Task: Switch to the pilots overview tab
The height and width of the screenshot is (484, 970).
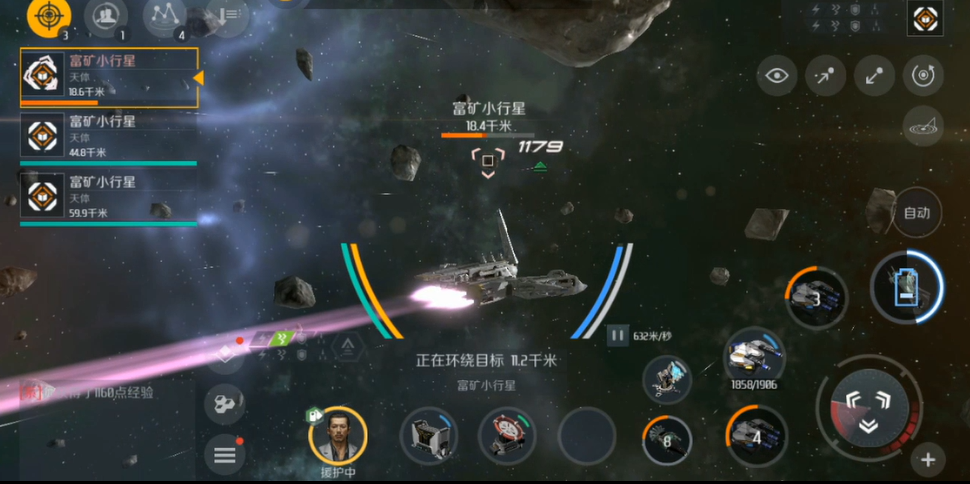Action: [105, 15]
